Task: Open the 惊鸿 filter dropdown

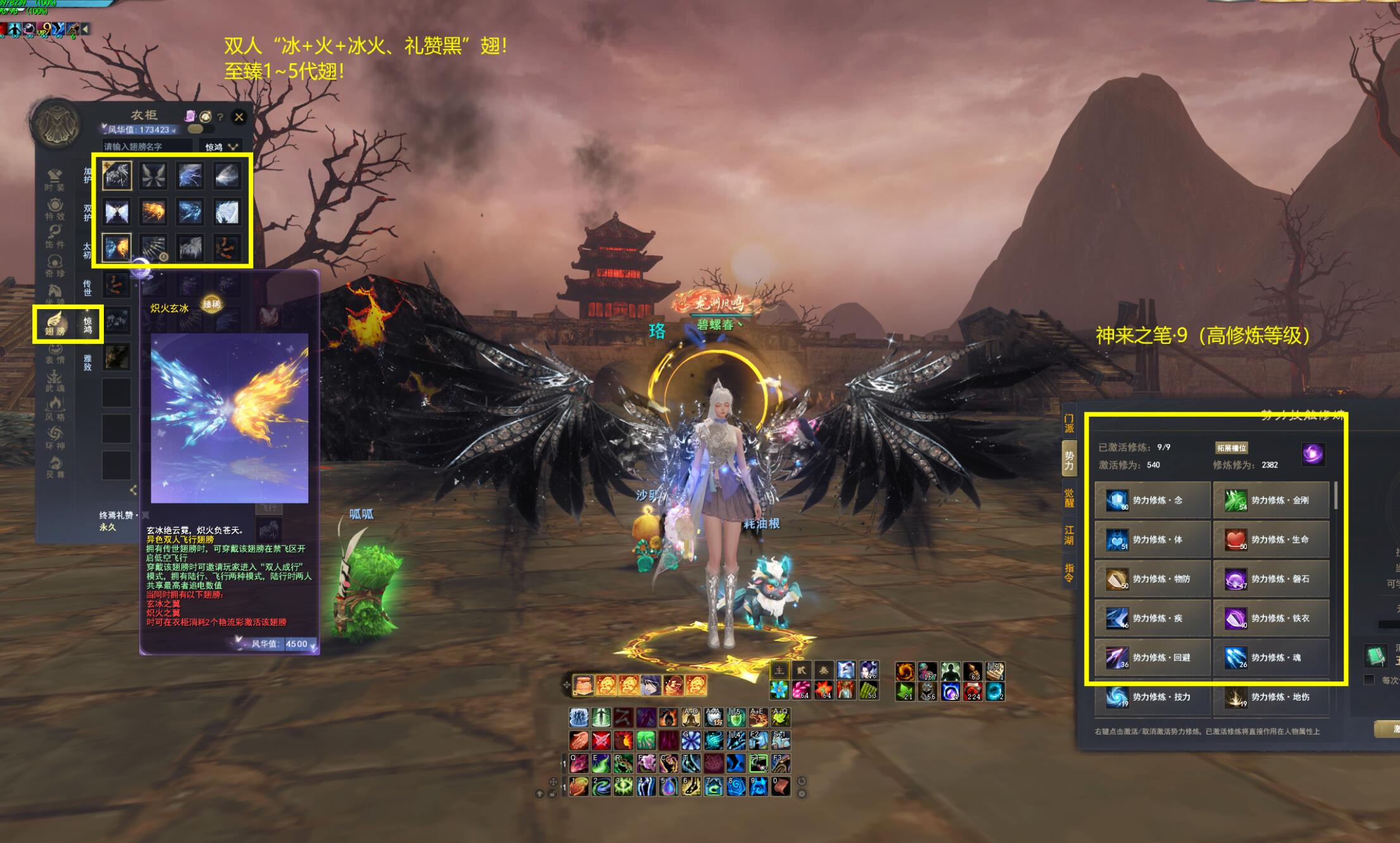Action: click(220, 147)
